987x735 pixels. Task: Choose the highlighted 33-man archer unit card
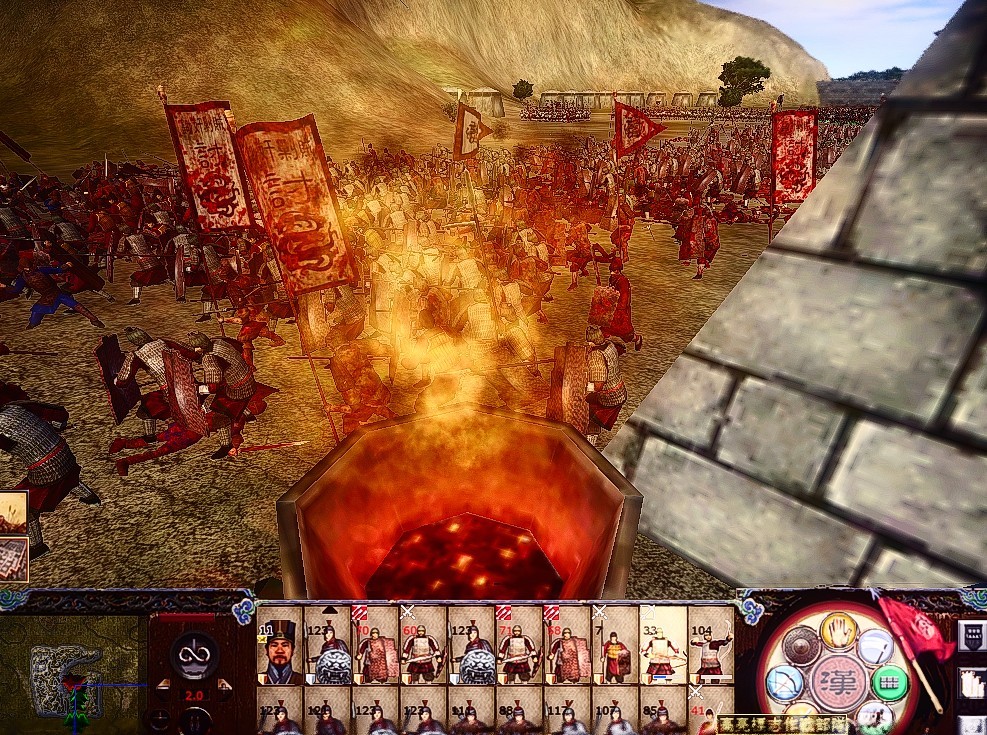pos(663,647)
